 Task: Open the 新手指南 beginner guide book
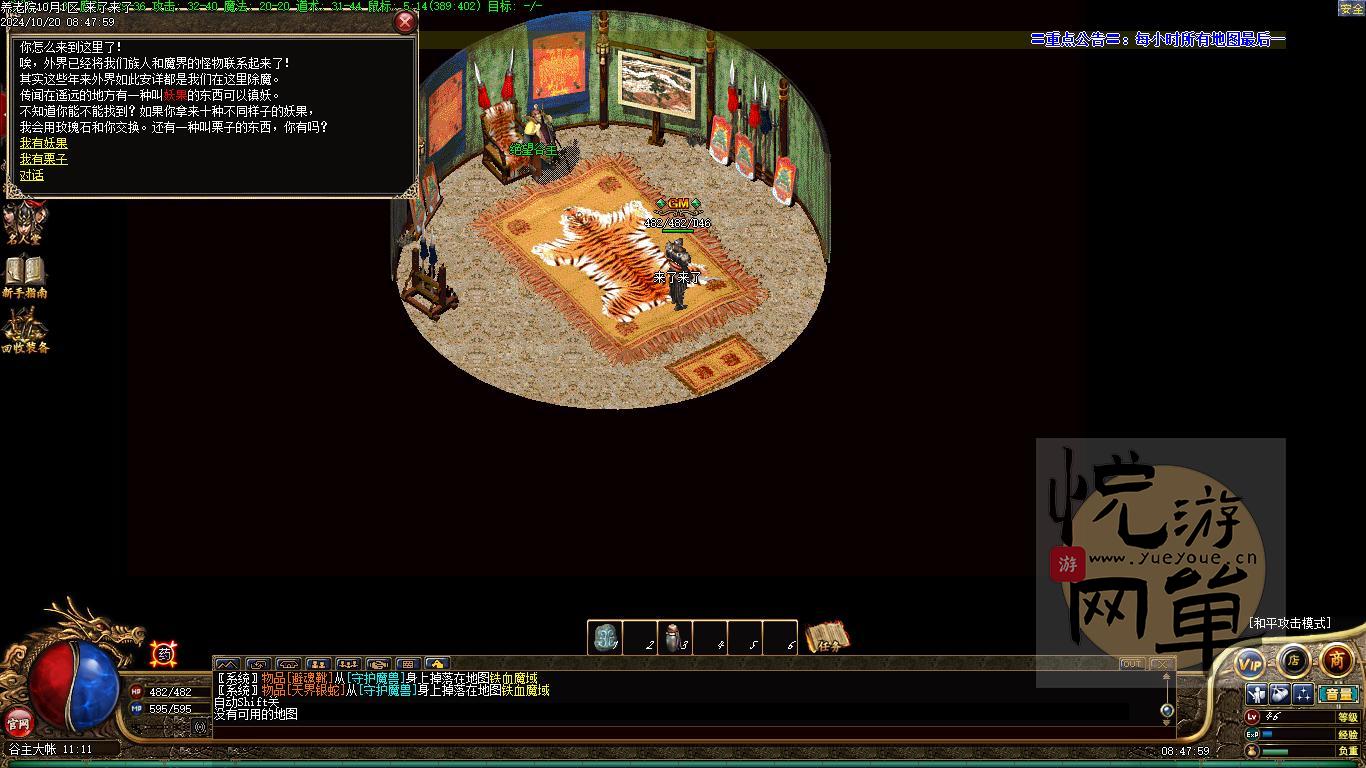point(25,276)
